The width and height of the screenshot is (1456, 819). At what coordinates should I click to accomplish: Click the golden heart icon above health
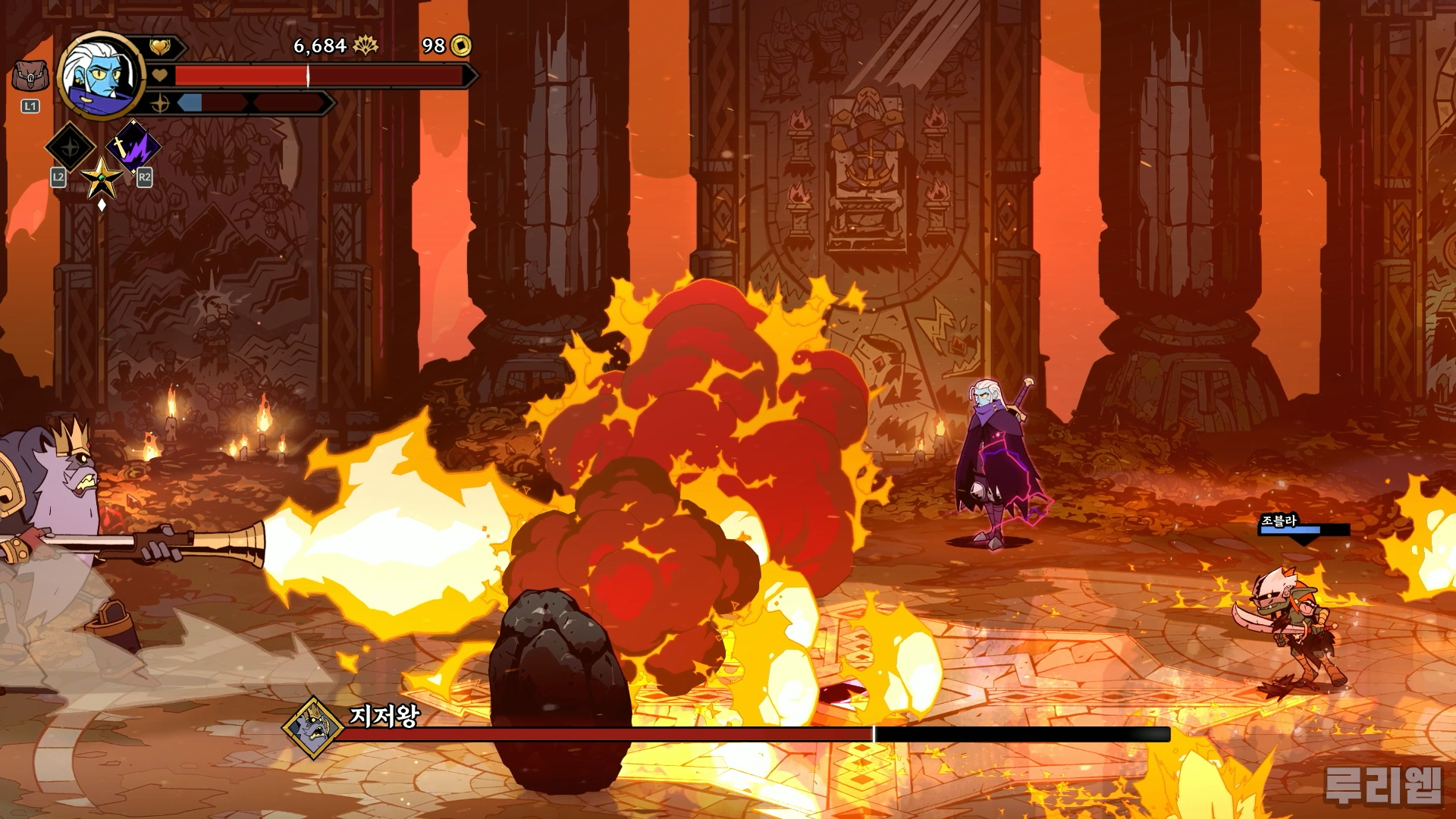160,48
